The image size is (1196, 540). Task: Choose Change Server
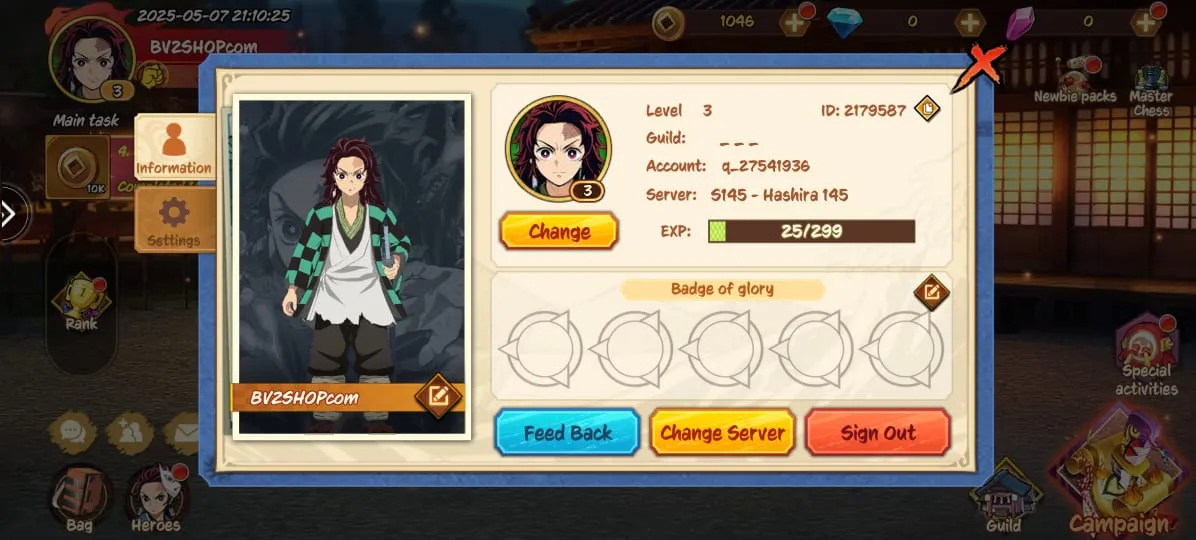click(x=722, y=433)
